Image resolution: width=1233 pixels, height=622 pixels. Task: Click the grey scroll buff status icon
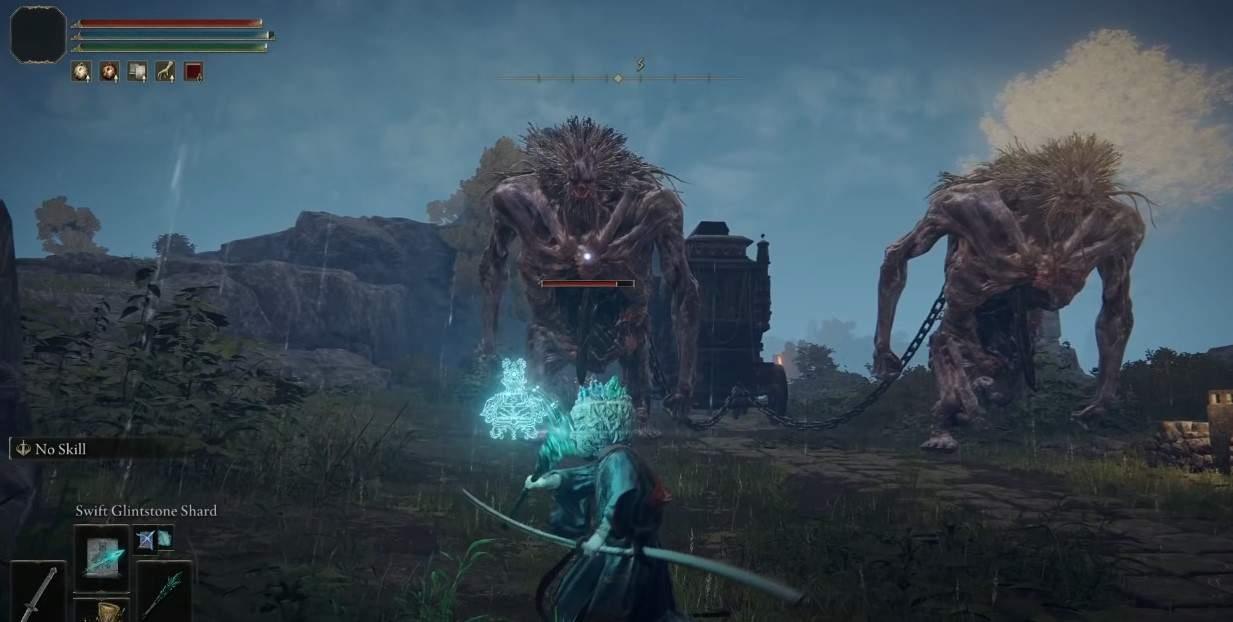point(137,71)
